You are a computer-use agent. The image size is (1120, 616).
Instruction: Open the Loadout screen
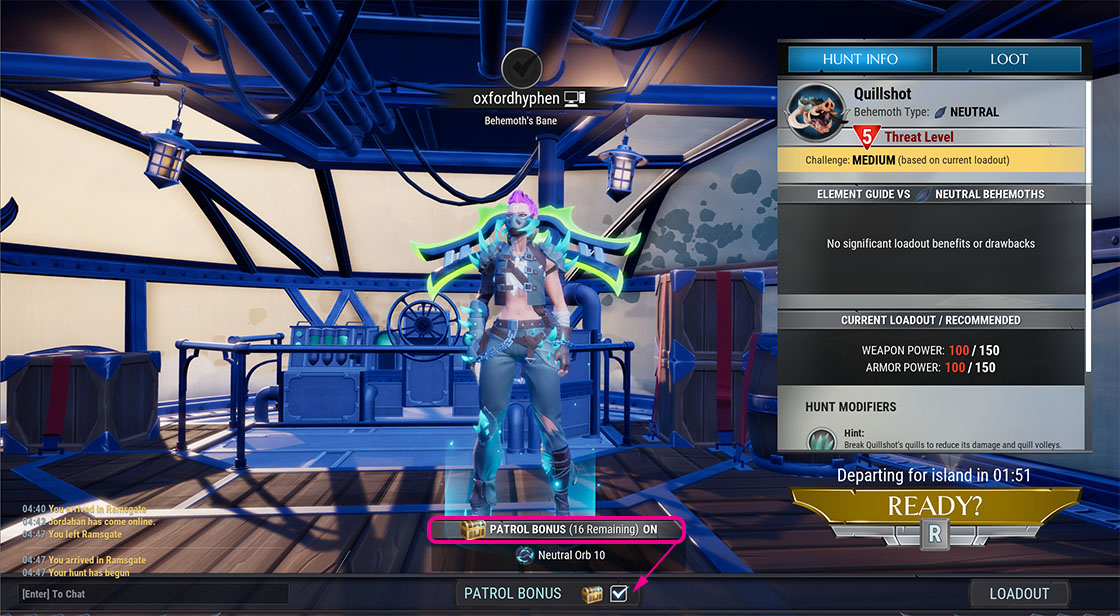click(x=1019, y=593)
